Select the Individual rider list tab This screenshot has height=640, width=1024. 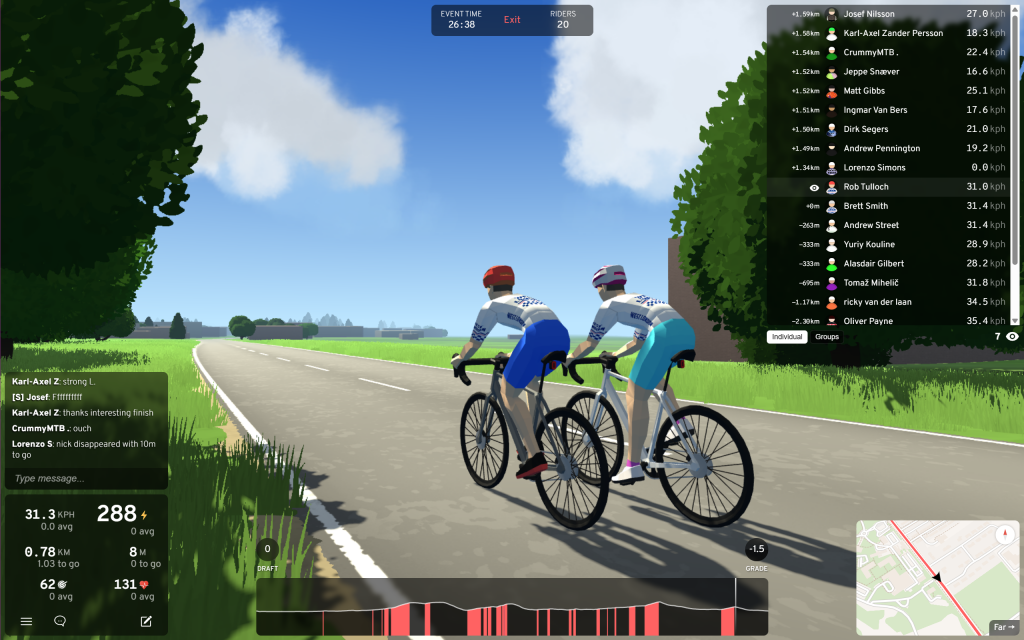787,337
